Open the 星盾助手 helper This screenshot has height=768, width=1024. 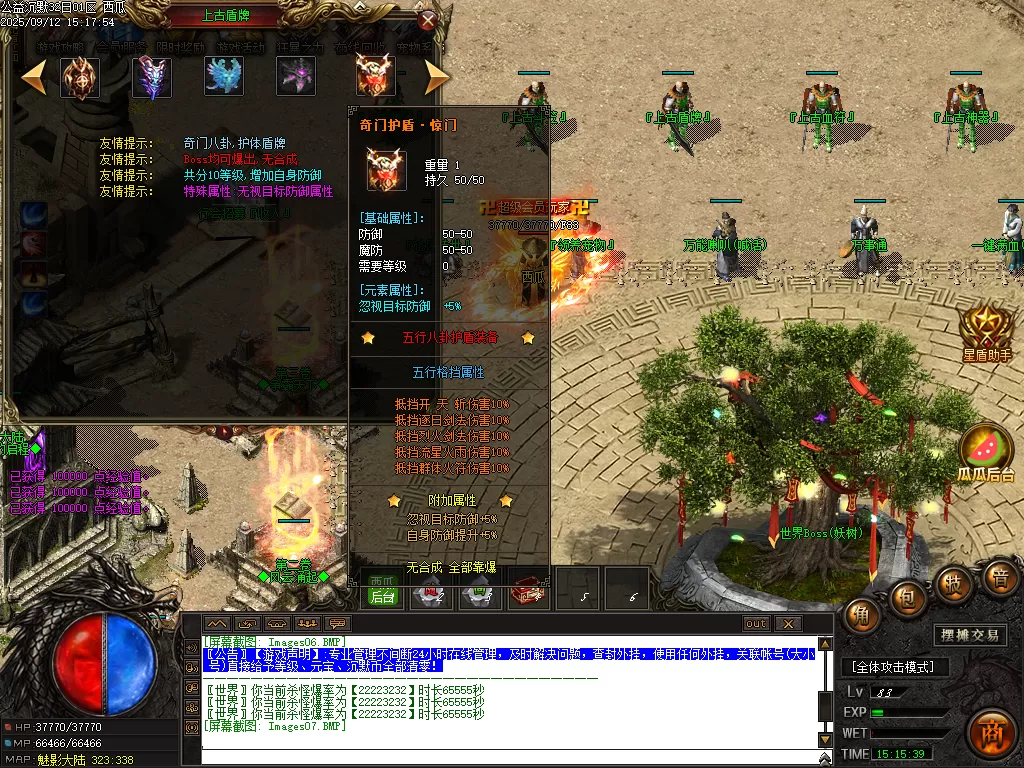pyautogui.click(x=987, y=330)
